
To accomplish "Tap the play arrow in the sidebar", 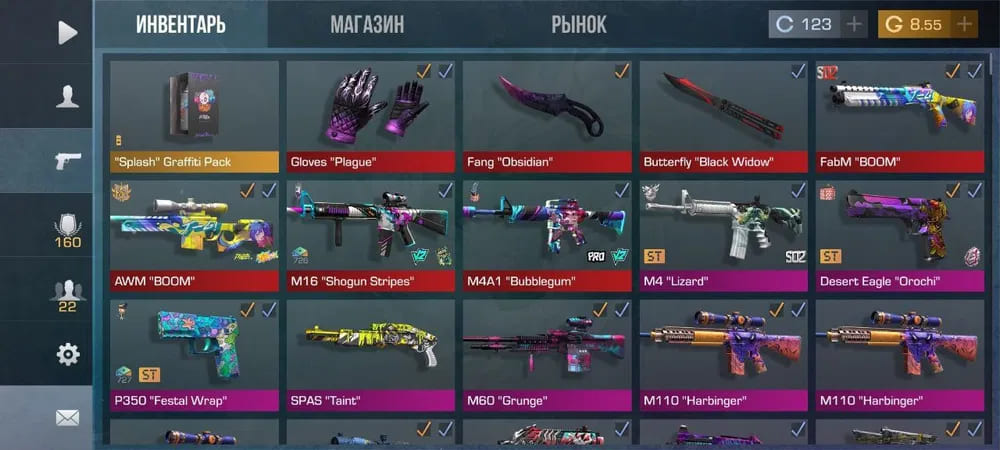I will 67,32.
